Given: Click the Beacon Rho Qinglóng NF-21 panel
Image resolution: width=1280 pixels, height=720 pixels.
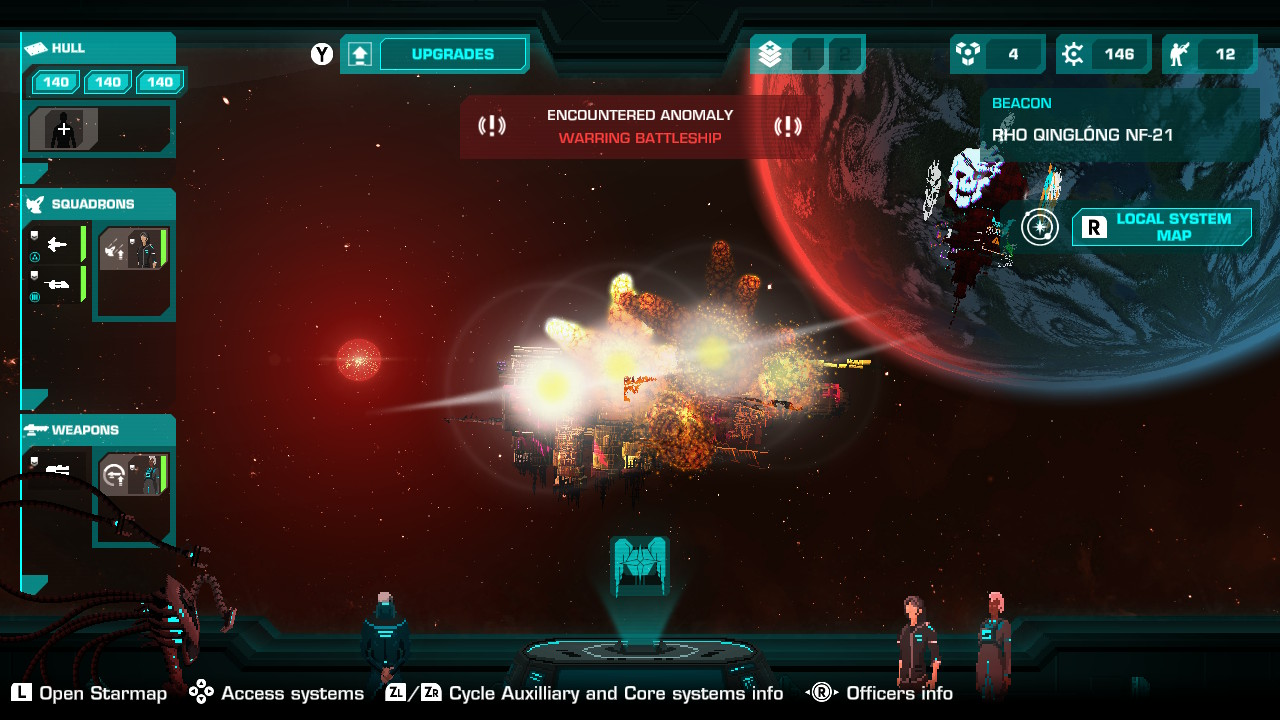Looking at the screenshot, I should [1118, 124].
